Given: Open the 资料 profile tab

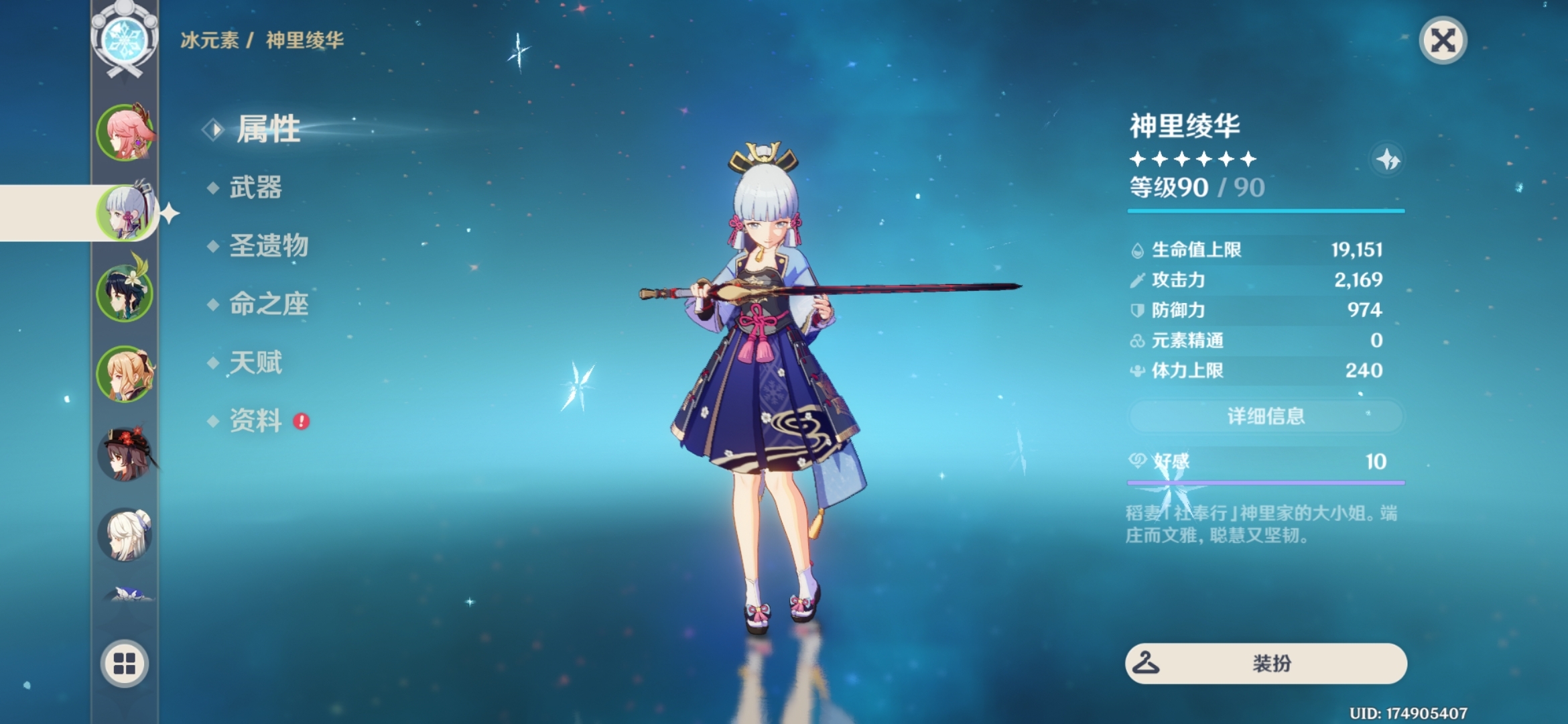Looking at the screenshot, I should 255,421.
